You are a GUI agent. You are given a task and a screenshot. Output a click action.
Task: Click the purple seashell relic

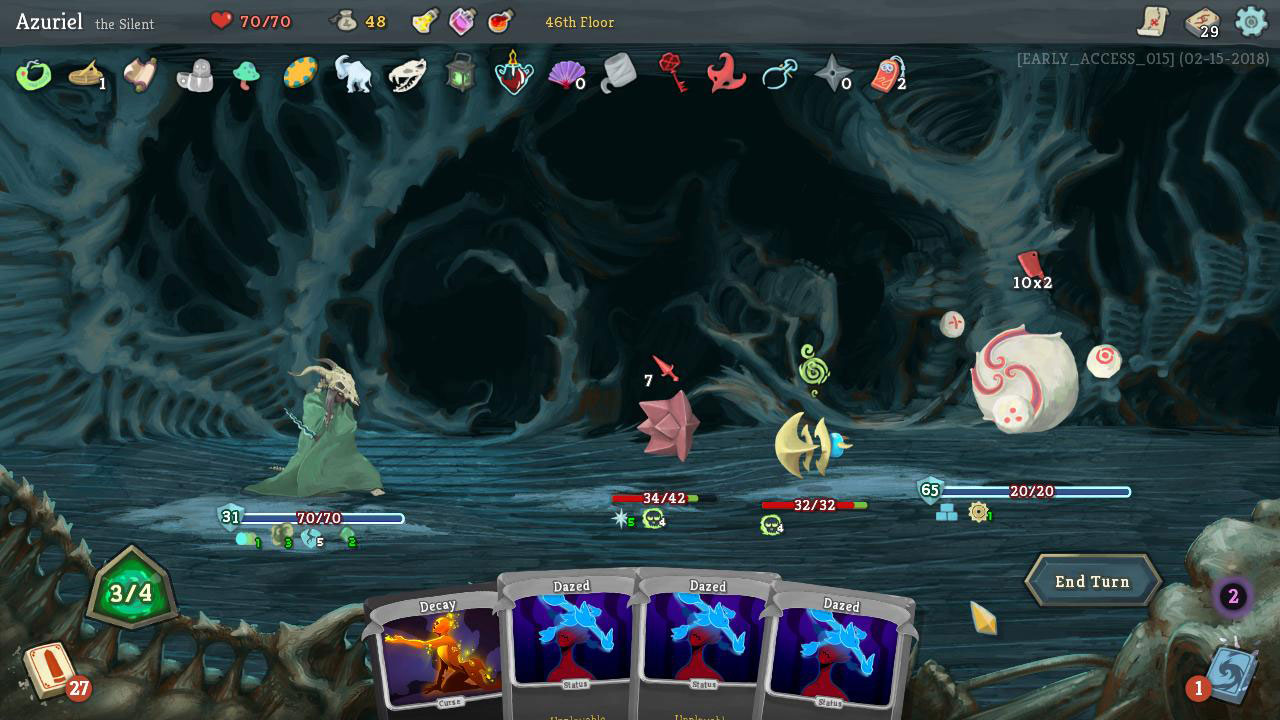[567, 75]
